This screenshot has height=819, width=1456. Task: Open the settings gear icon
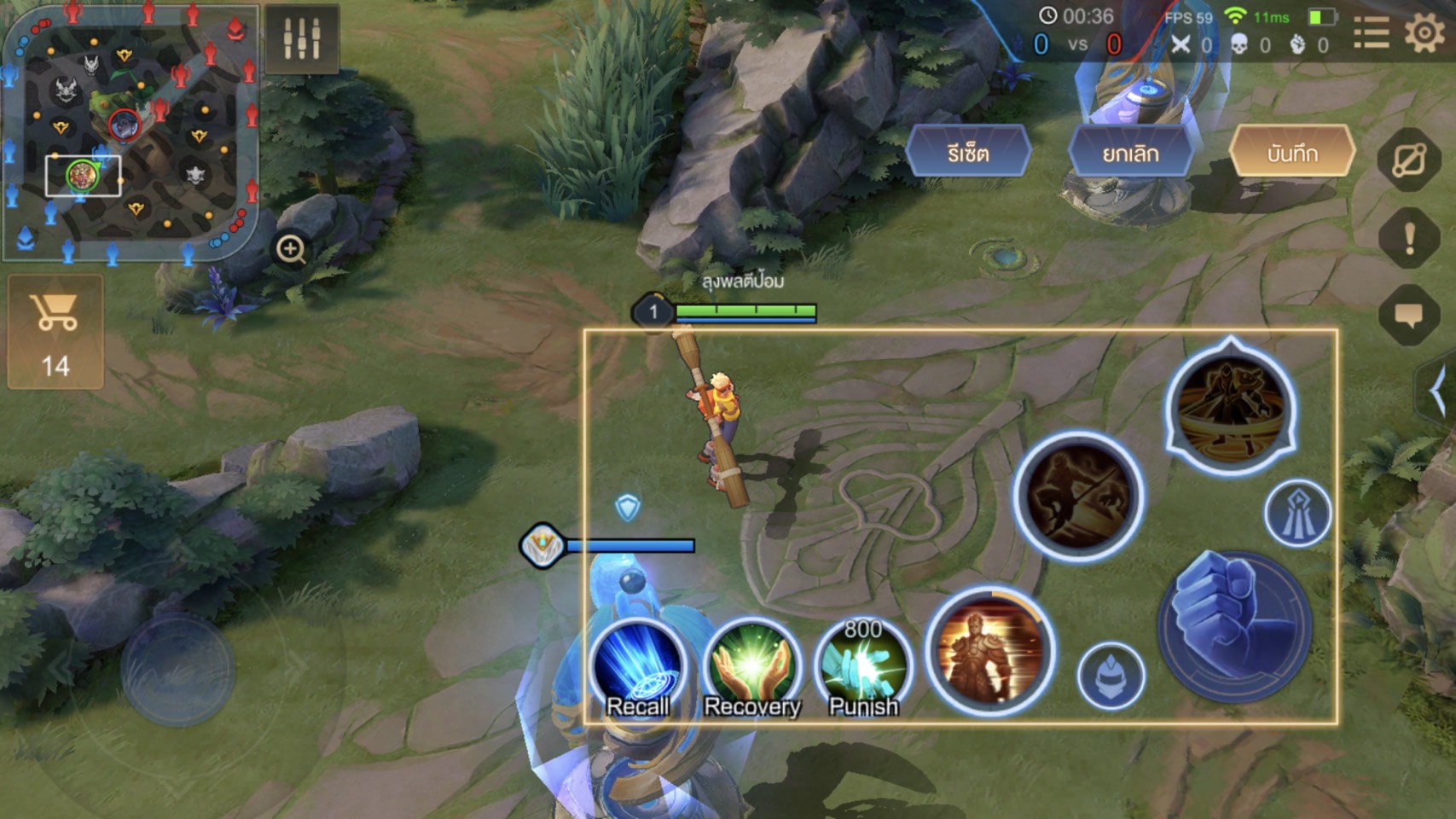click(x=1424, y=34)
